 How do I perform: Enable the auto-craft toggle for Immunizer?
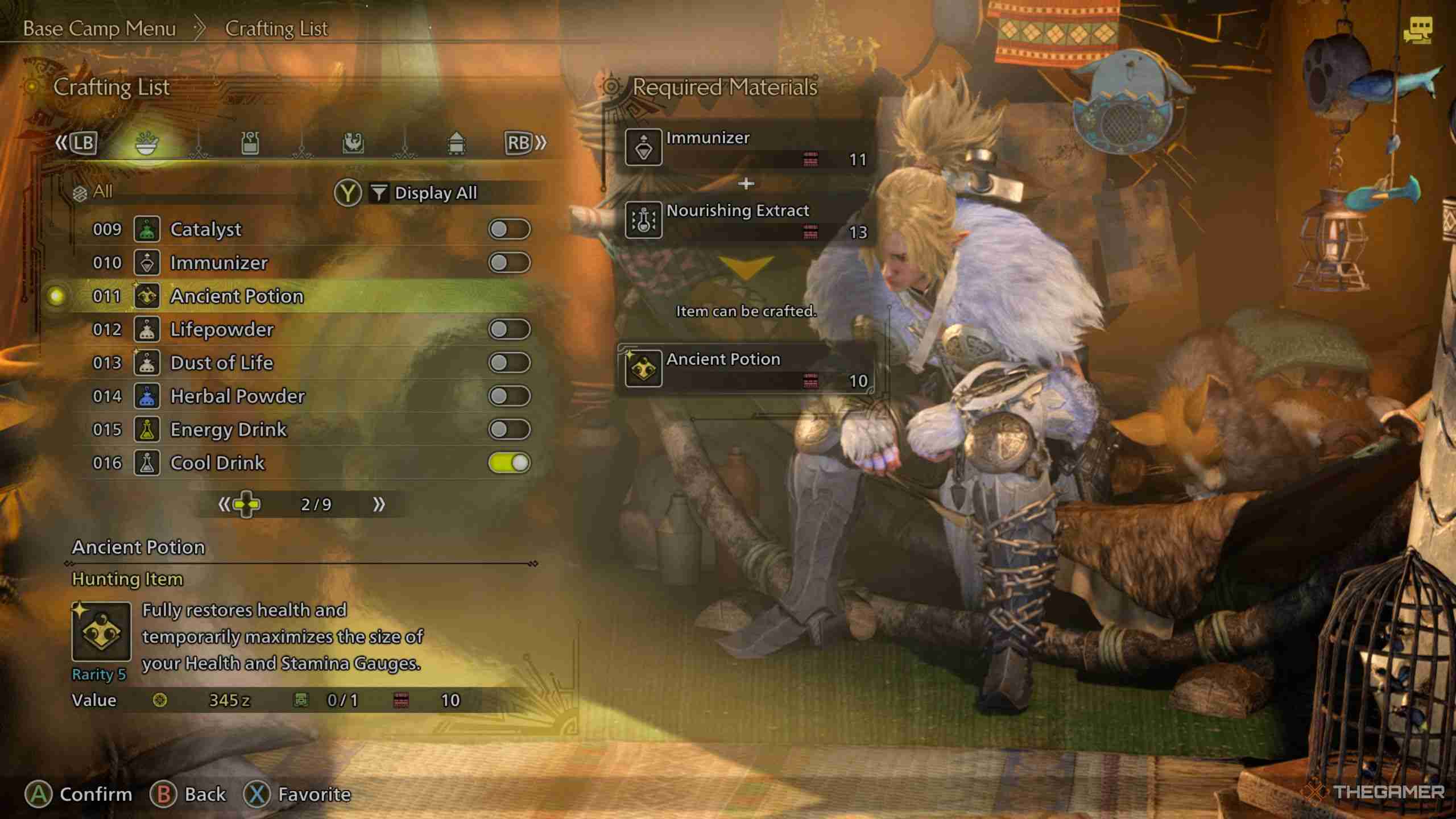tap(509, 263)
